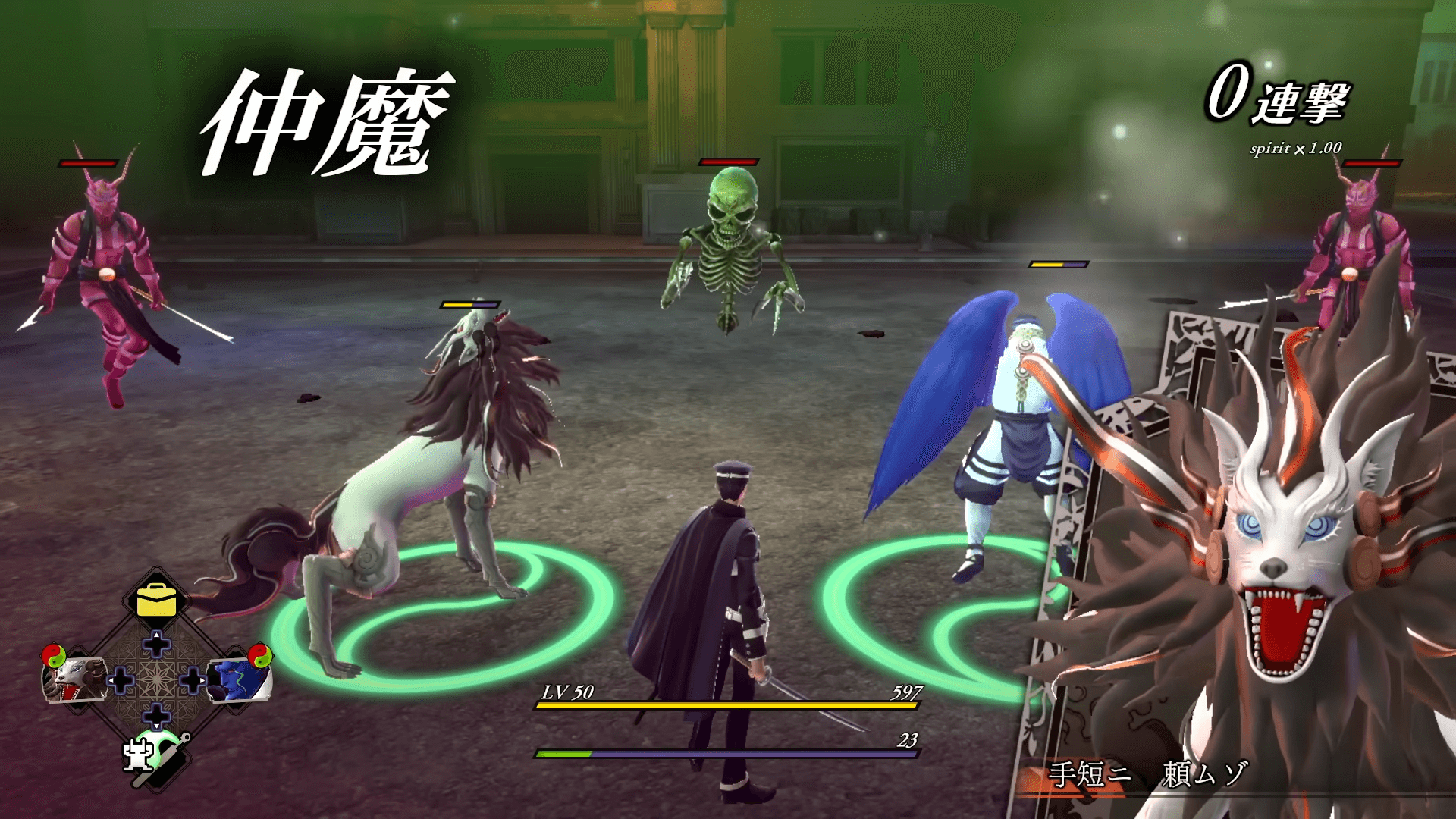1456x819 pixels.
Task: Click the yin-yang icon on the wolf portrait
Action: 54,655
